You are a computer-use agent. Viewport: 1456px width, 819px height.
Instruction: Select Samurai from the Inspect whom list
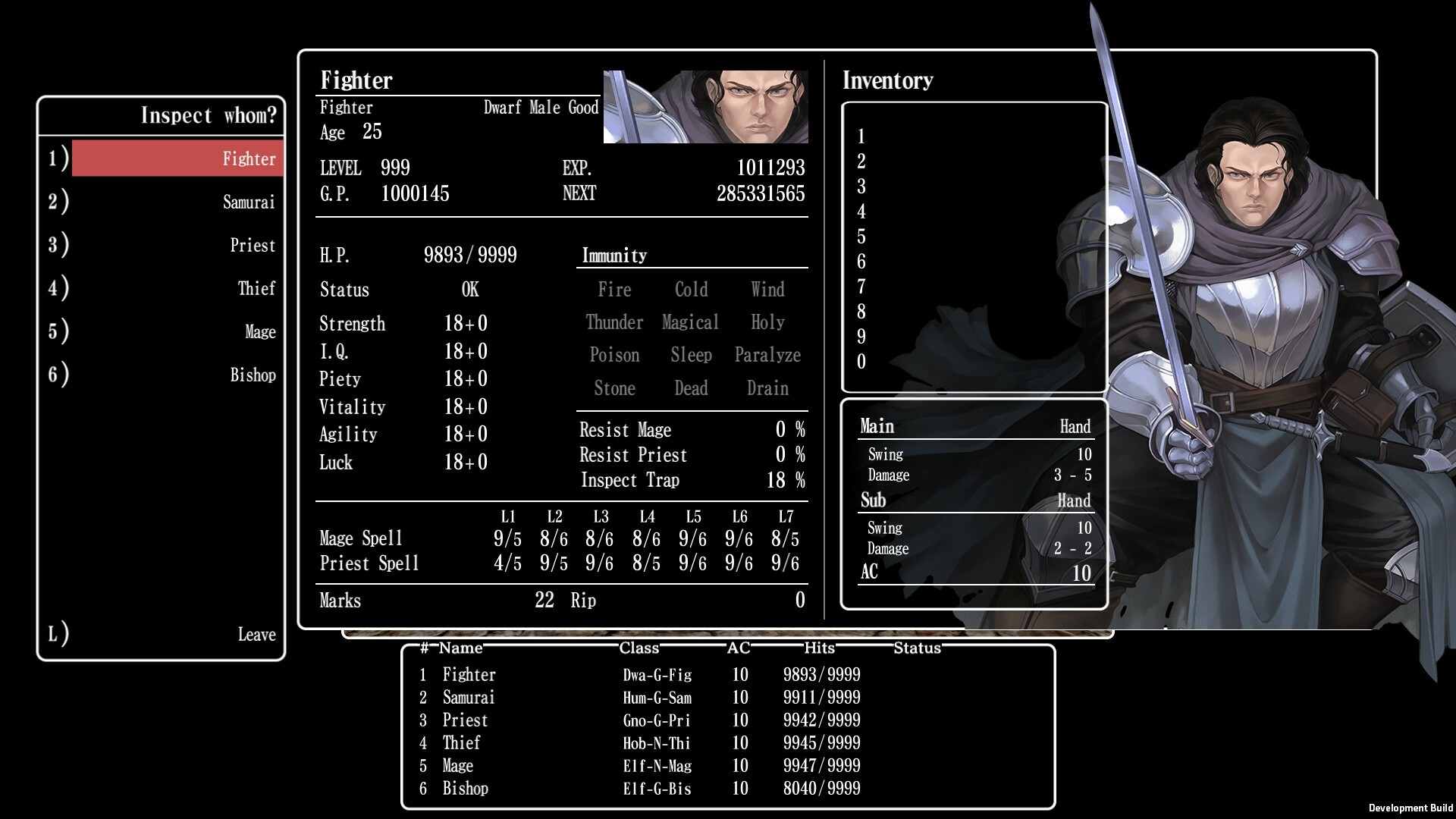pos(176,202)
